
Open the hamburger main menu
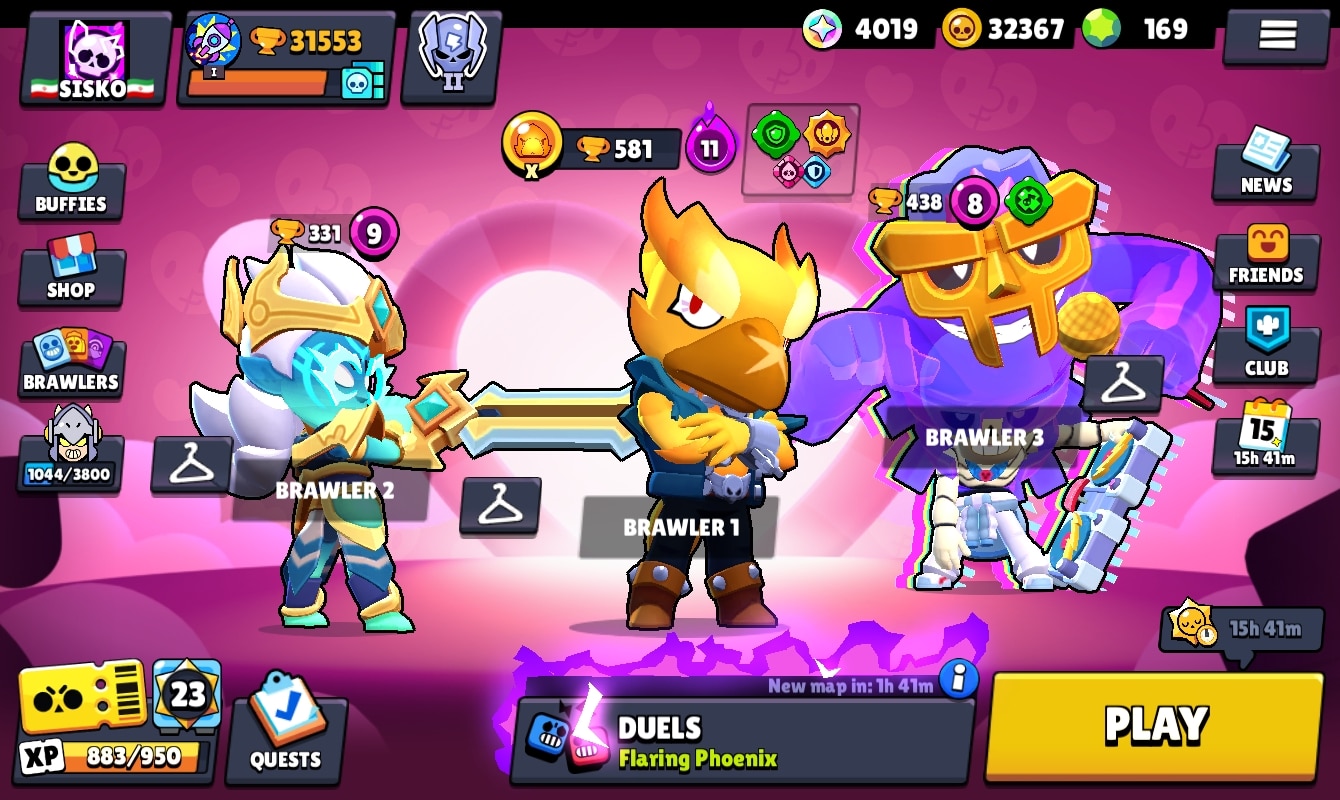click(1277, 36)
